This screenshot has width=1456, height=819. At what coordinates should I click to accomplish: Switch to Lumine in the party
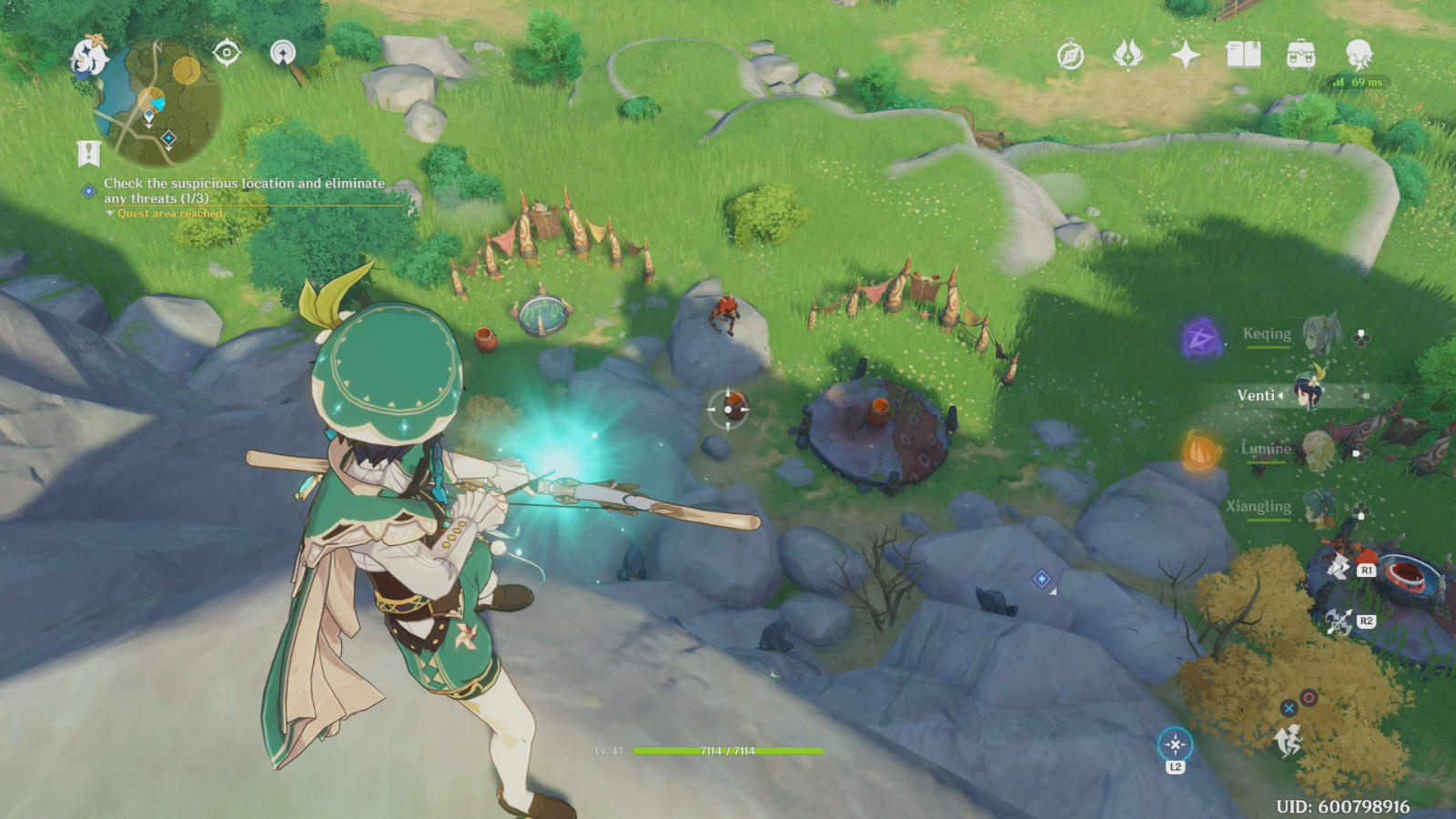coord(1316,450)
